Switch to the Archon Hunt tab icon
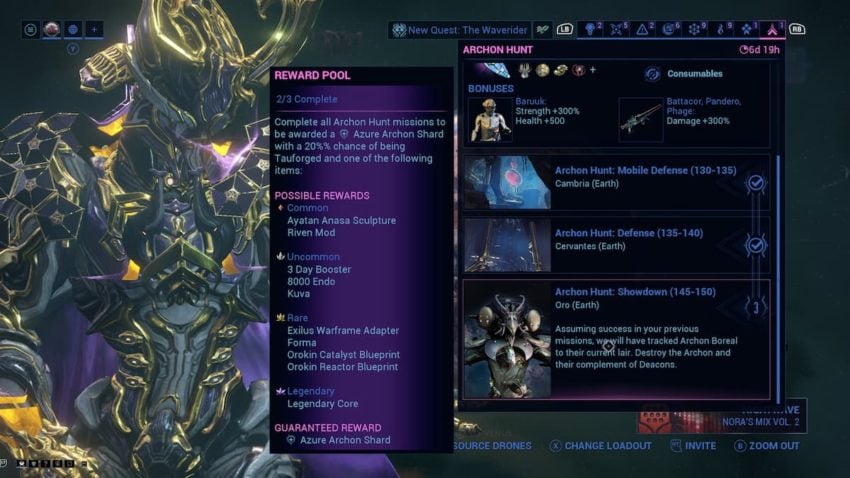Viewport: 850px width, 478px height. click(x=772, y=29)
